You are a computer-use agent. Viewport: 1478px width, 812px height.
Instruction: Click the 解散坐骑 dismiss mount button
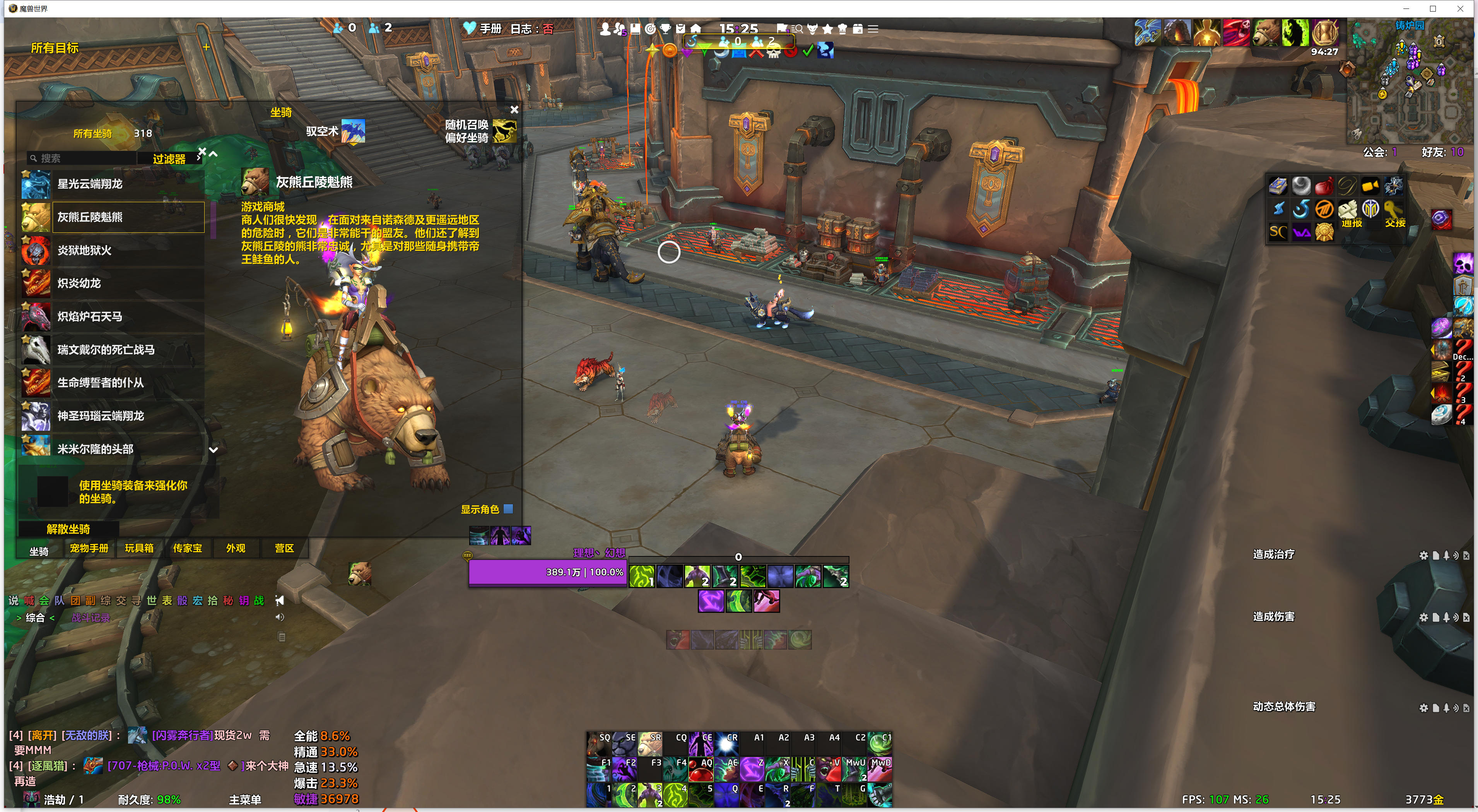point(68,529)
